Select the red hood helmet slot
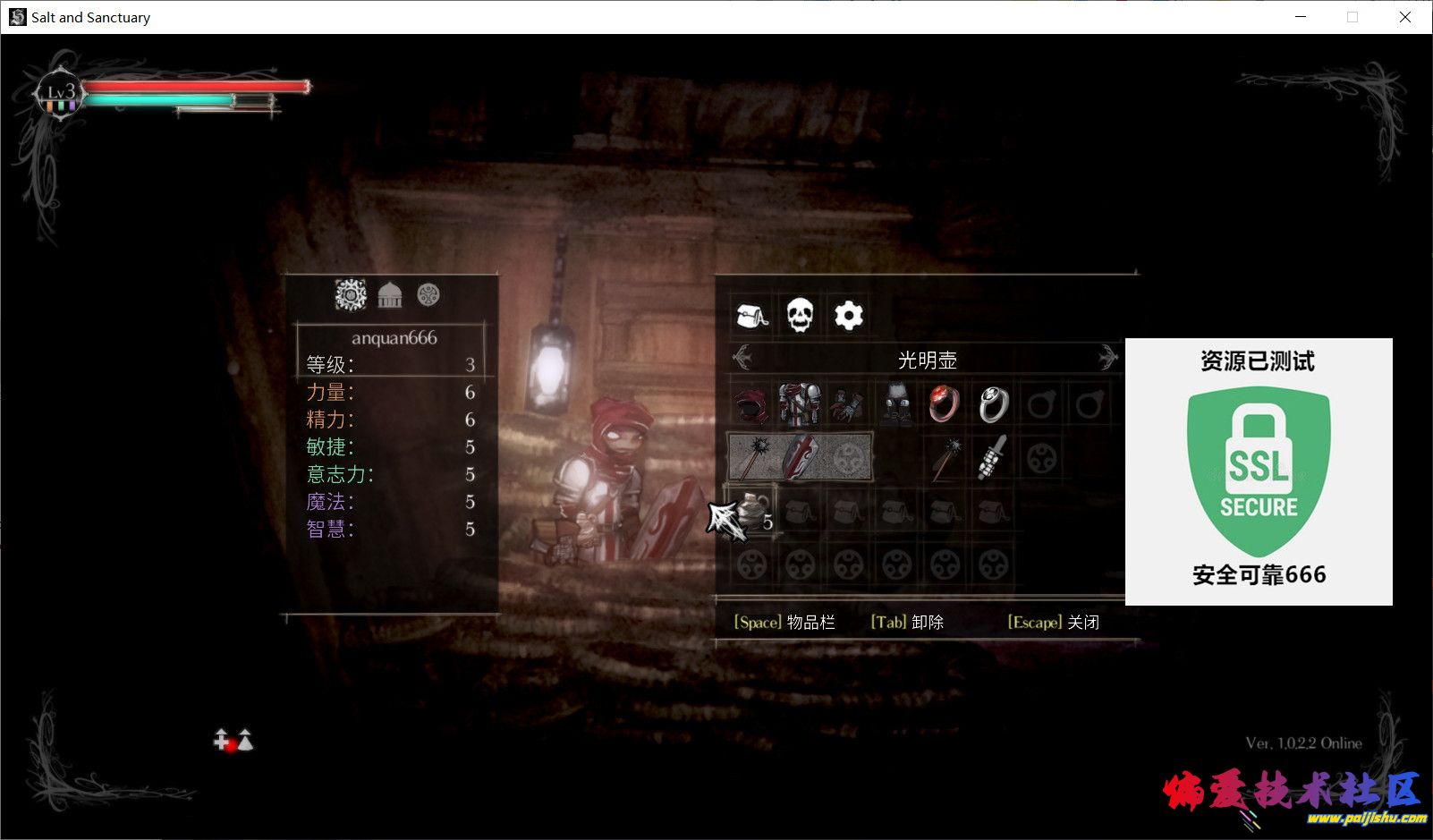Screen dimensions: 1433x840 tap(751, 405)
